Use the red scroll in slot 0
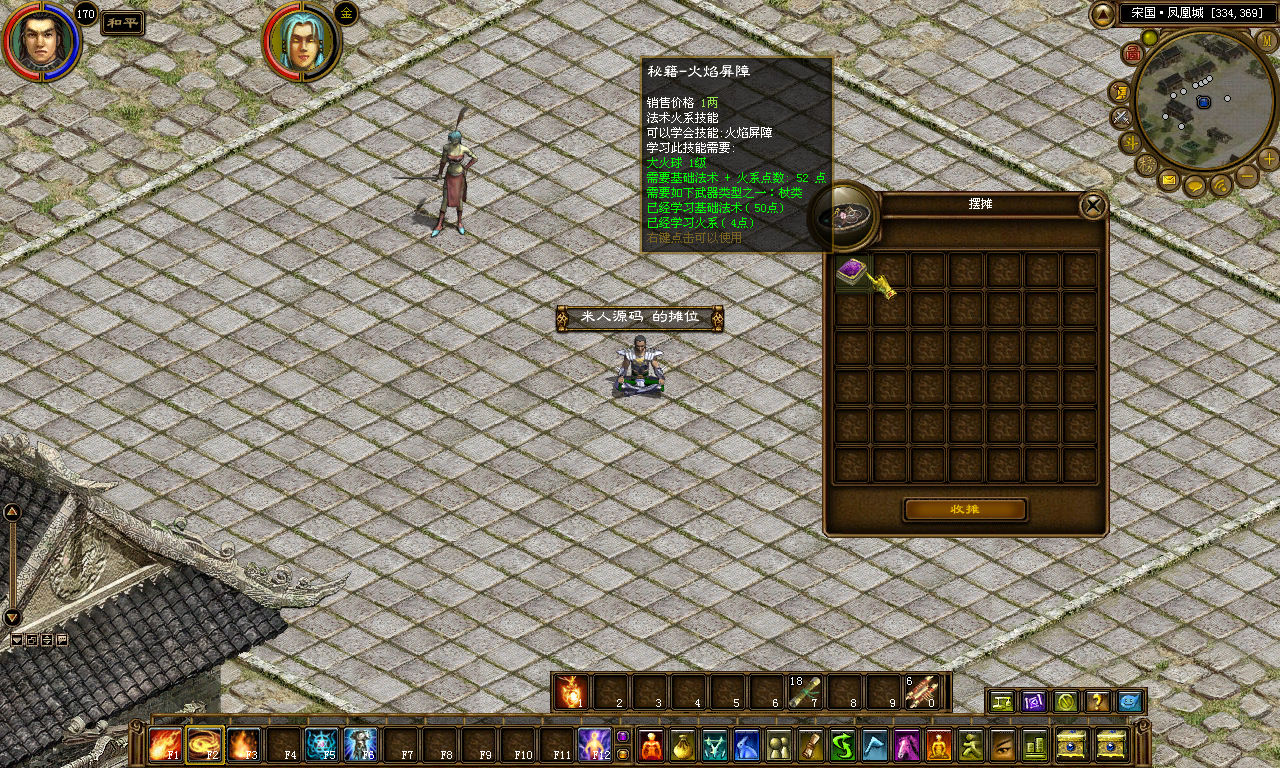The height and width of the screenshot is (768, 1280). click(921, 692)
